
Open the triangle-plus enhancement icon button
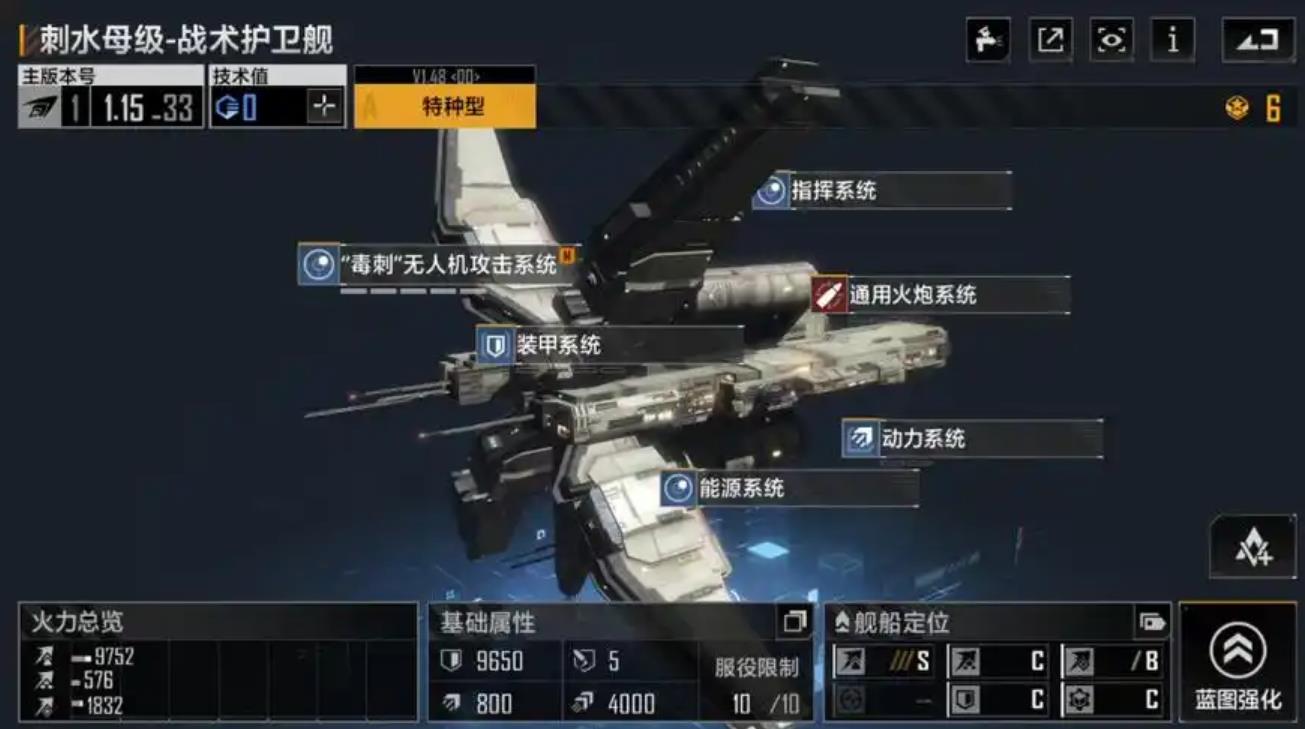point(1253,548)
